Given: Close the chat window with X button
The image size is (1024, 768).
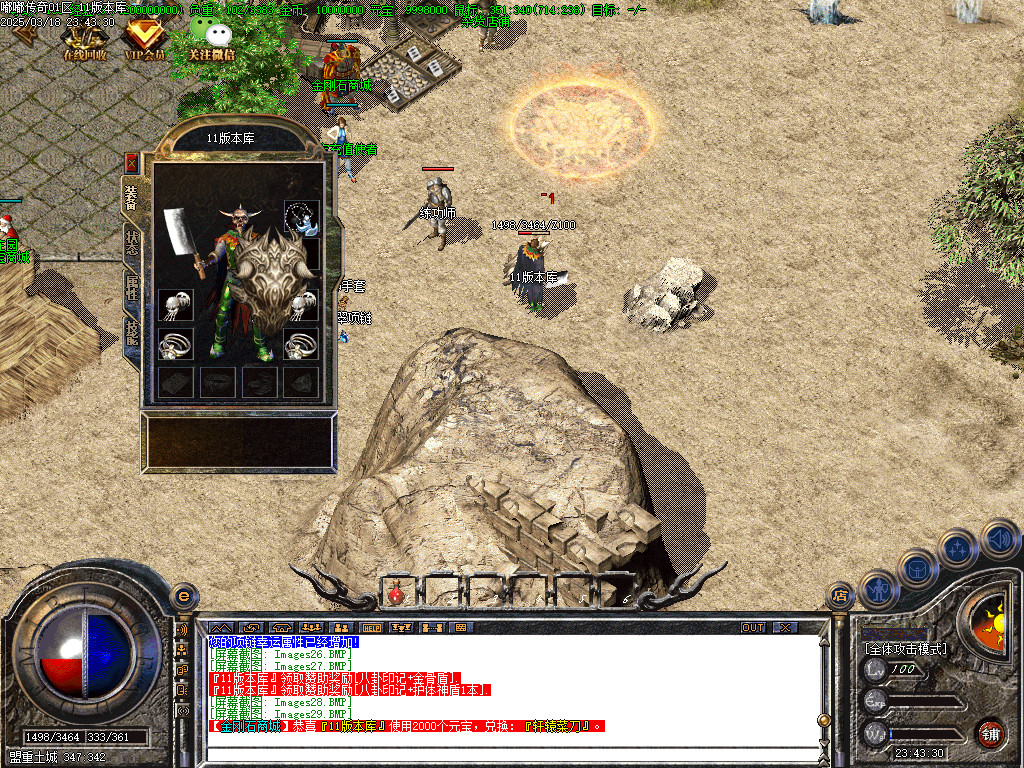Looking at the screenshot, I should point(785,627).
